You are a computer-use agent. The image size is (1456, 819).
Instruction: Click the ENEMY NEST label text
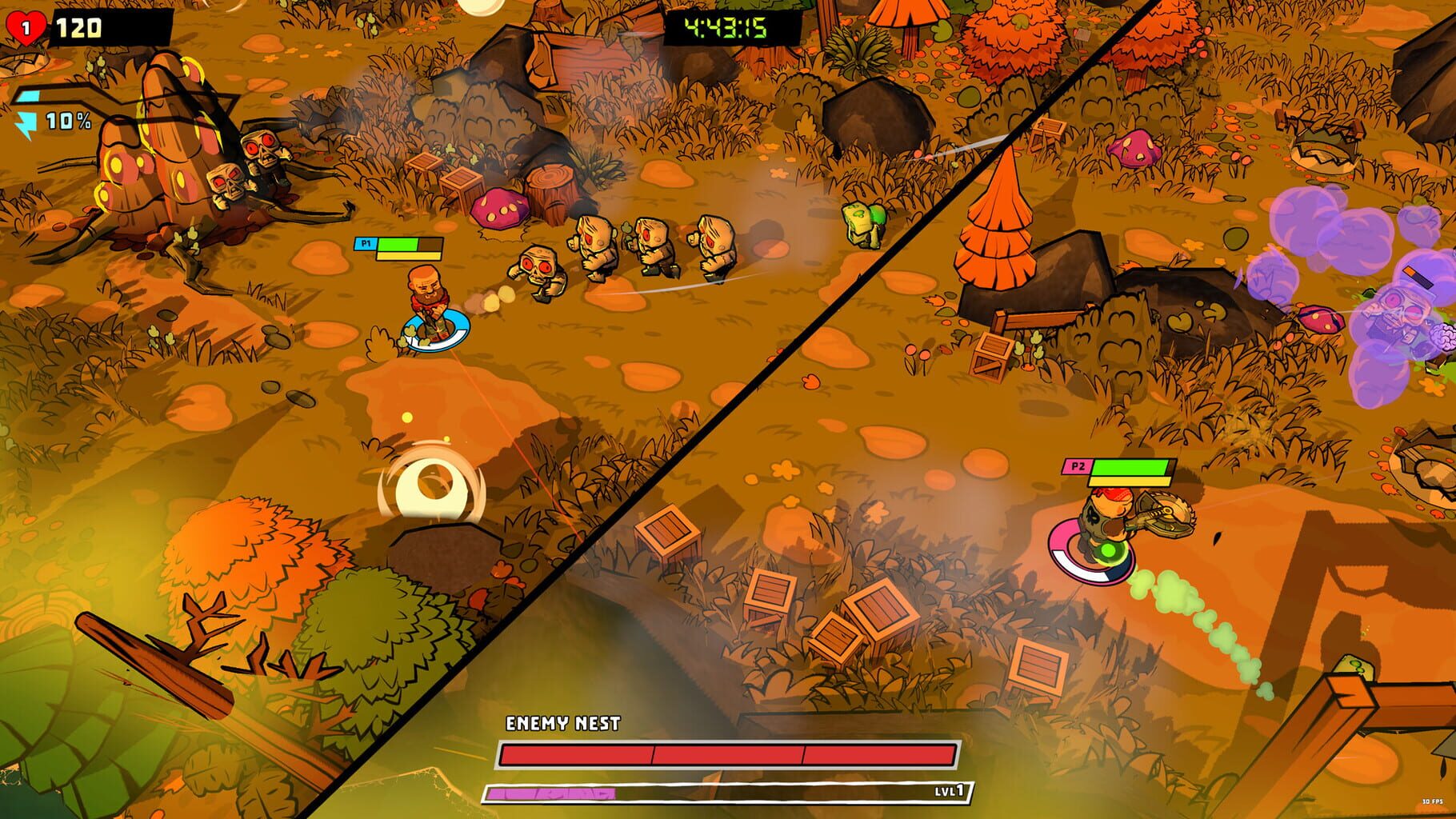pyautogui.click(x=563, y=721)
